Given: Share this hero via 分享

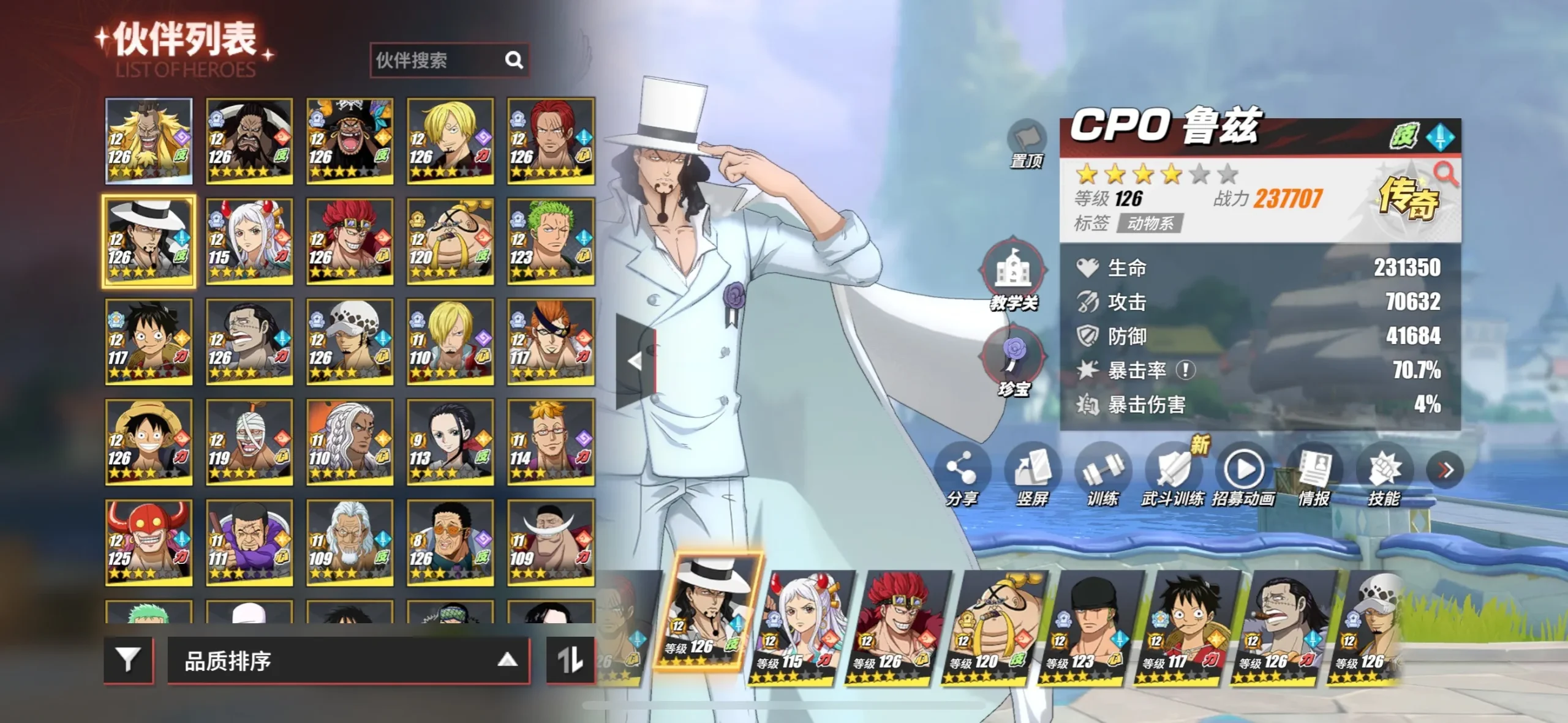Looking at the screenshot, I should (961, 474).
